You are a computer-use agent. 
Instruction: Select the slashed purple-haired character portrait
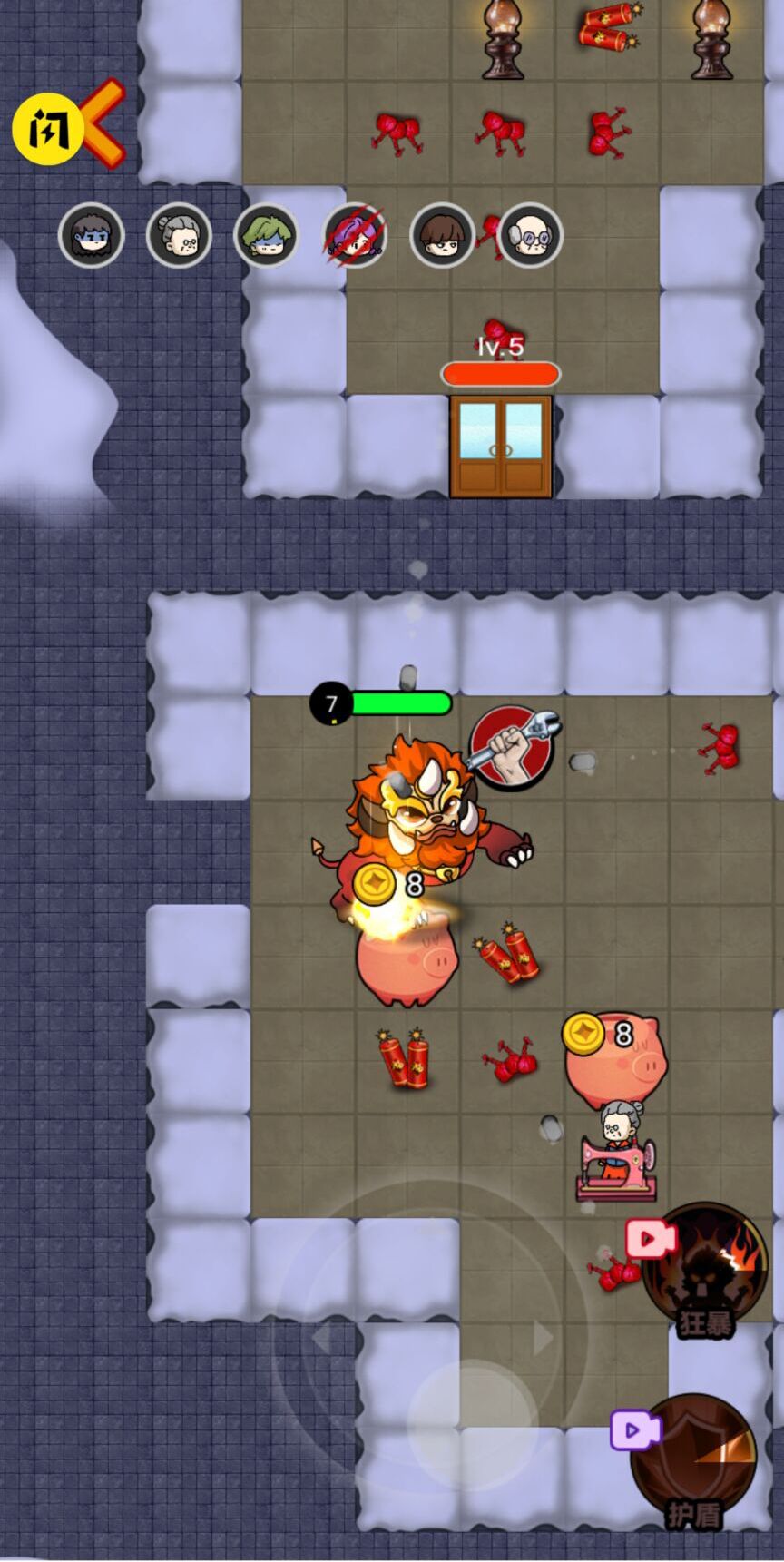[x=355, y=235]
